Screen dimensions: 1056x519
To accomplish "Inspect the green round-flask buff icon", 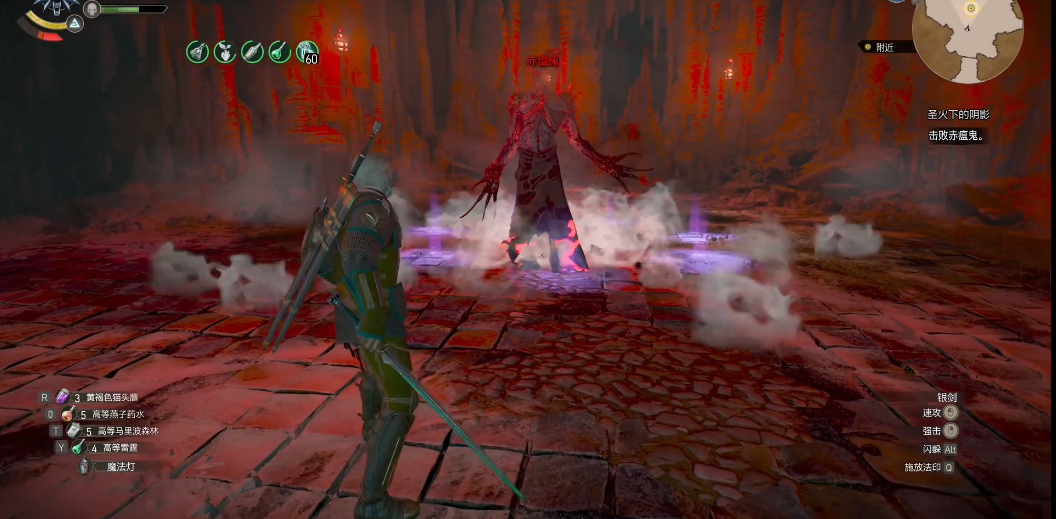I will click(279, 51).
